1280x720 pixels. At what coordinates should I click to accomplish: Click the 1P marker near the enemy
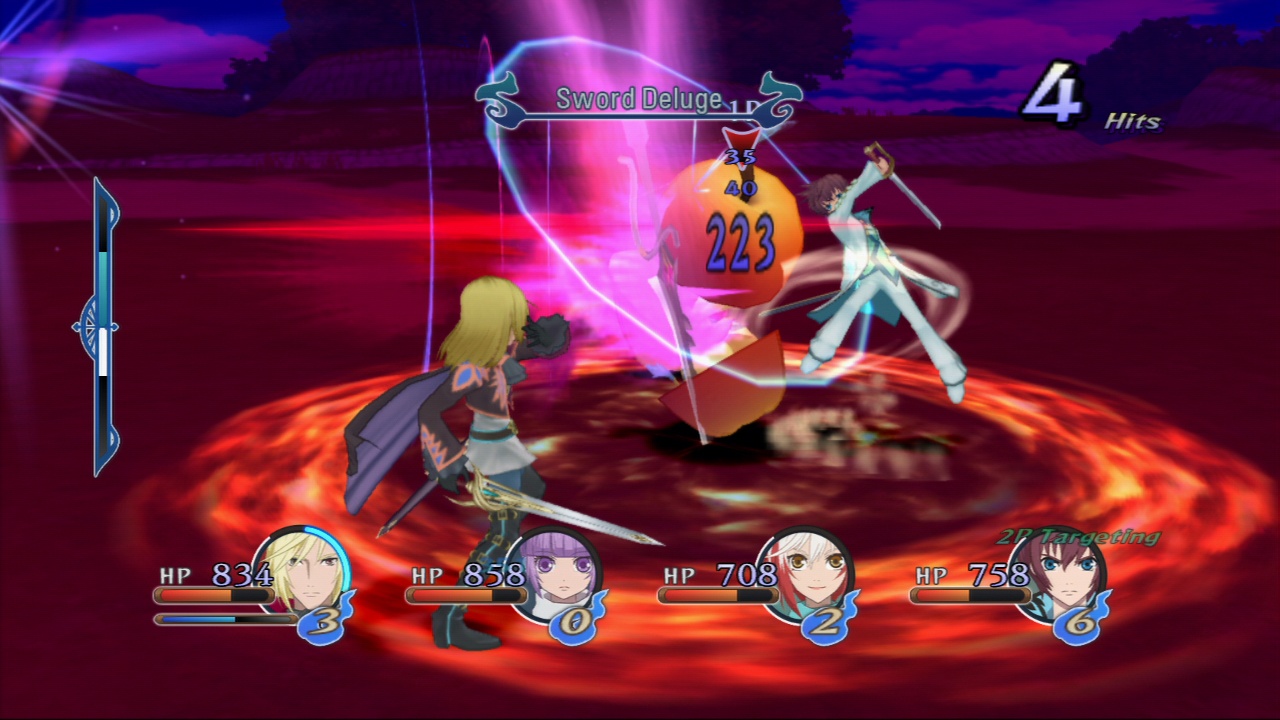click(744, 106)
